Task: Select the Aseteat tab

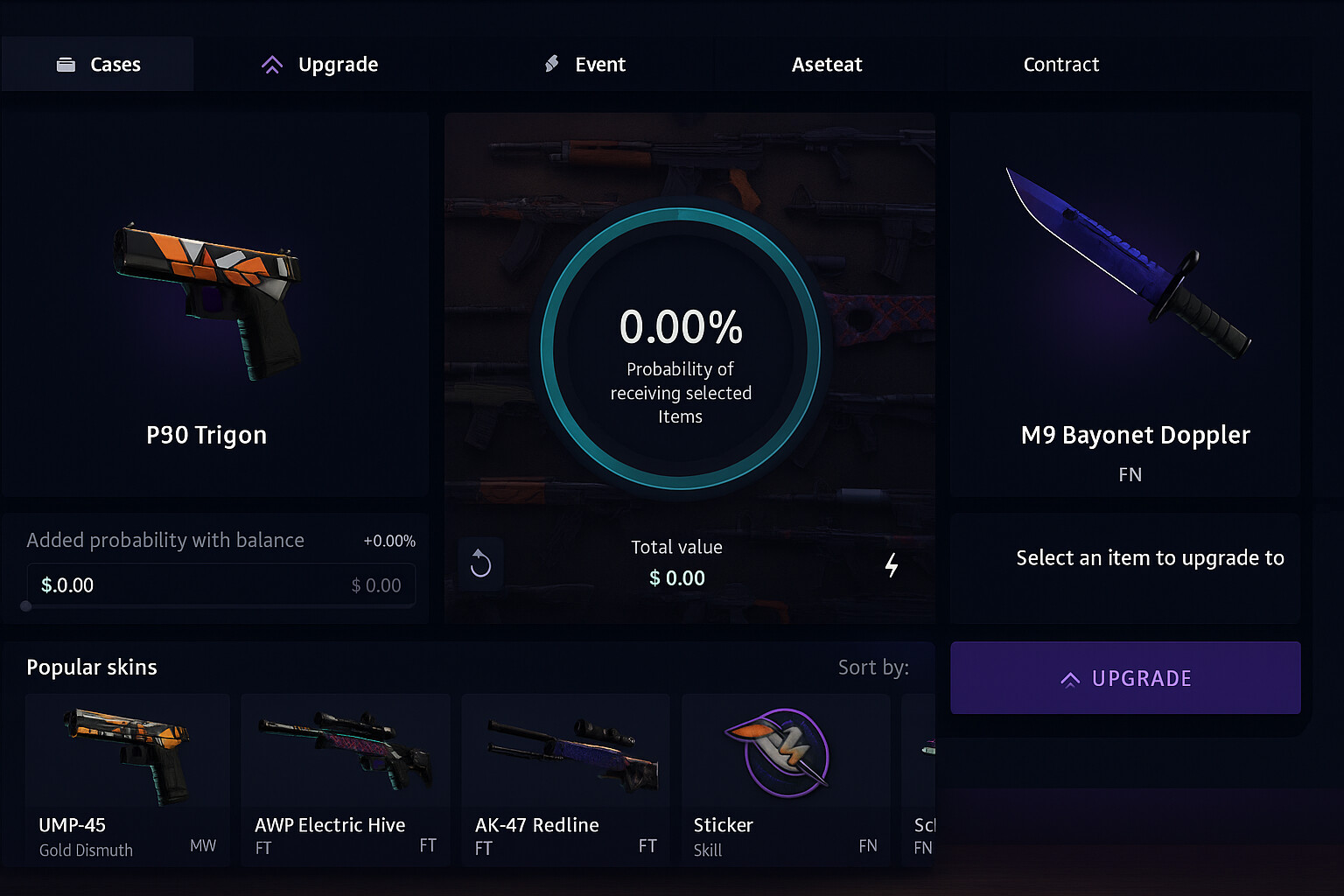Action: (826, 65)
